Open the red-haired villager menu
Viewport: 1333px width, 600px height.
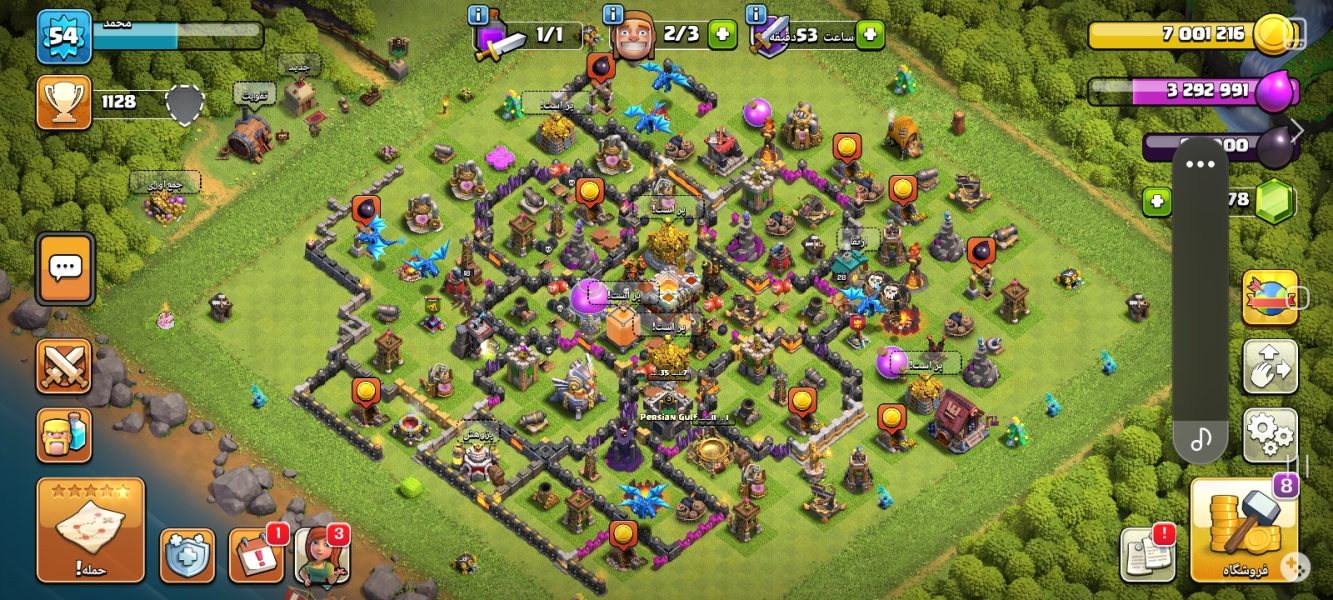coord(322,556)
